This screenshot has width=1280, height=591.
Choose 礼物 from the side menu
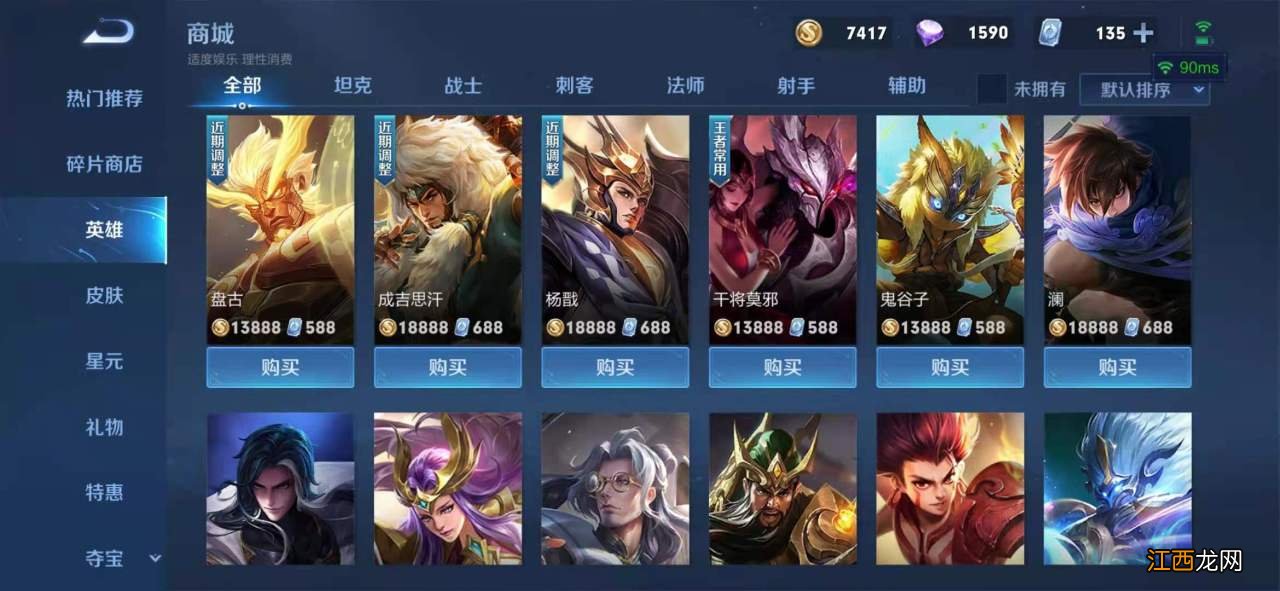104,427
